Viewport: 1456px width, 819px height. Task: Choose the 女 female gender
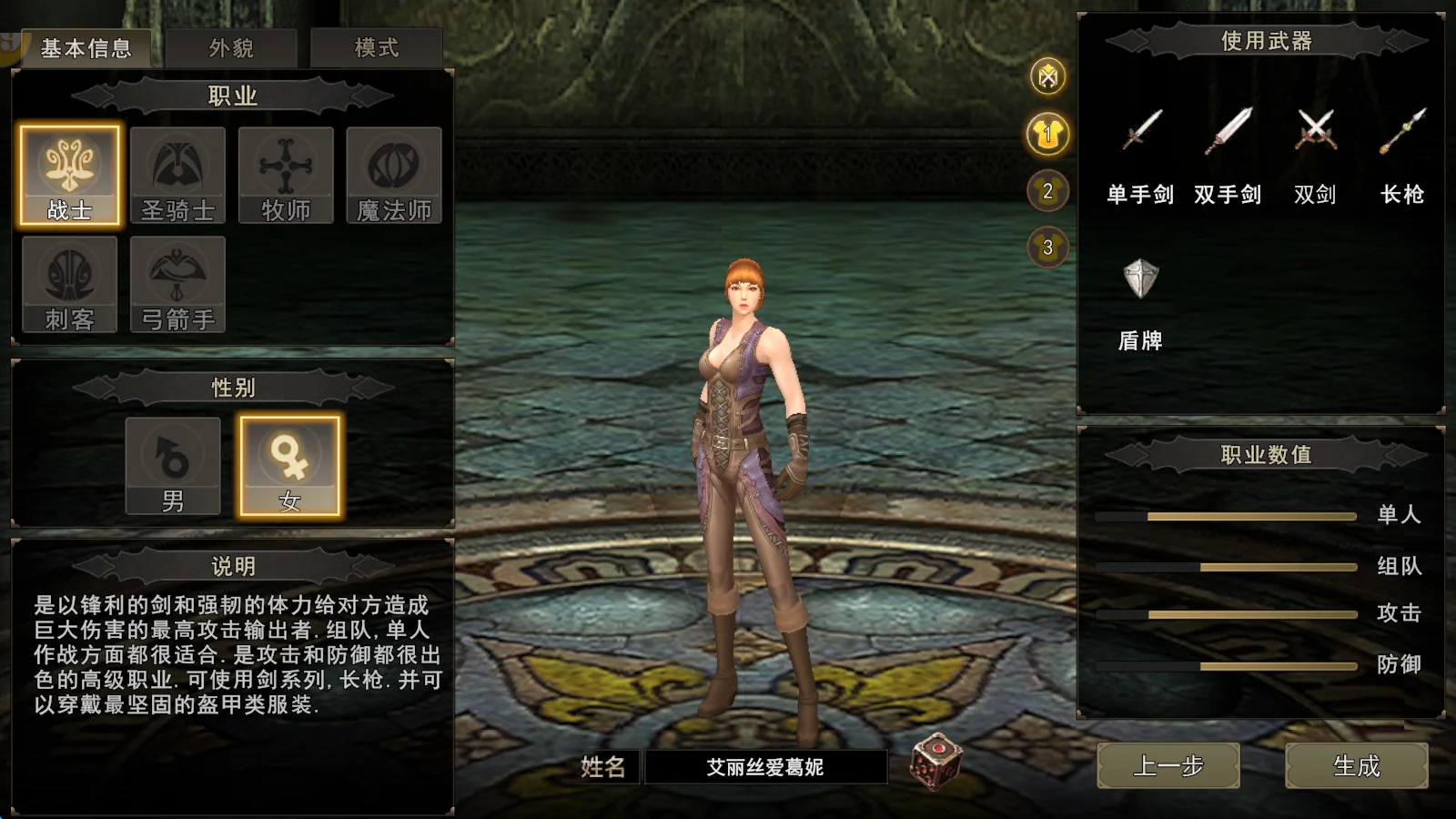tap(289, 467)
